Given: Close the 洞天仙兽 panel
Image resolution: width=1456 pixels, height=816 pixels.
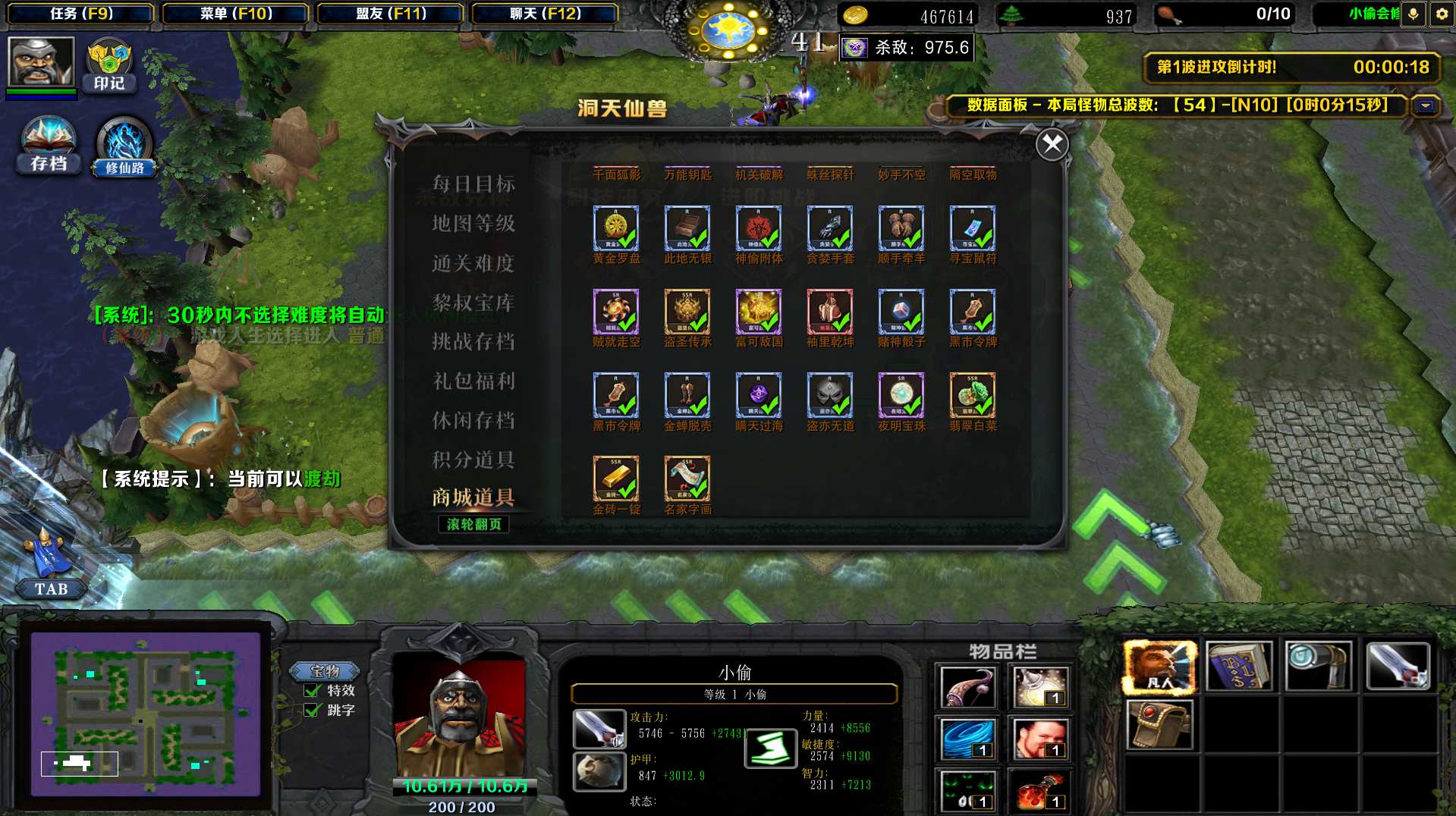Looking at the screenshot, I should tap(1052, 144).
